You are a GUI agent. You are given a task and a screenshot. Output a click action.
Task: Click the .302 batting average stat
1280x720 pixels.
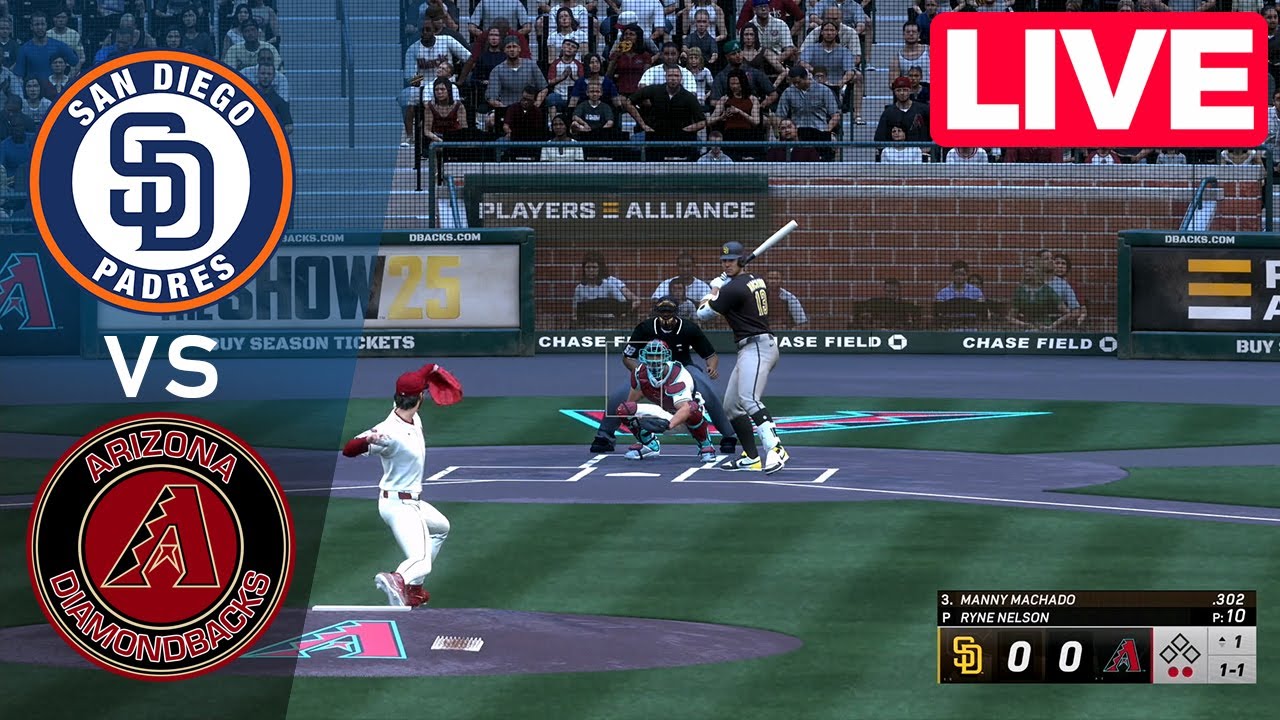(x=1228, y=598)
